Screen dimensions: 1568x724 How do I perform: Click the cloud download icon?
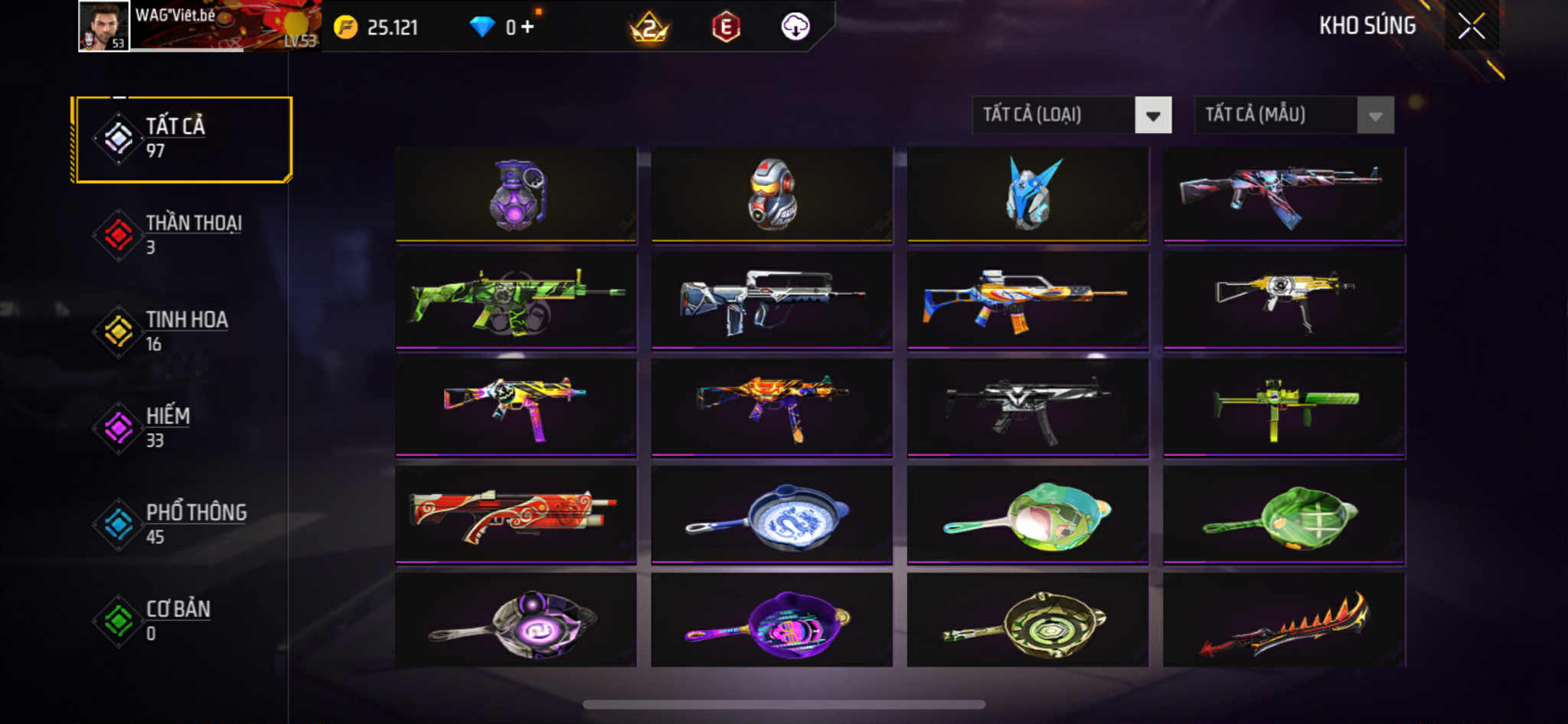pyautogui.click(x=795, y=28)
